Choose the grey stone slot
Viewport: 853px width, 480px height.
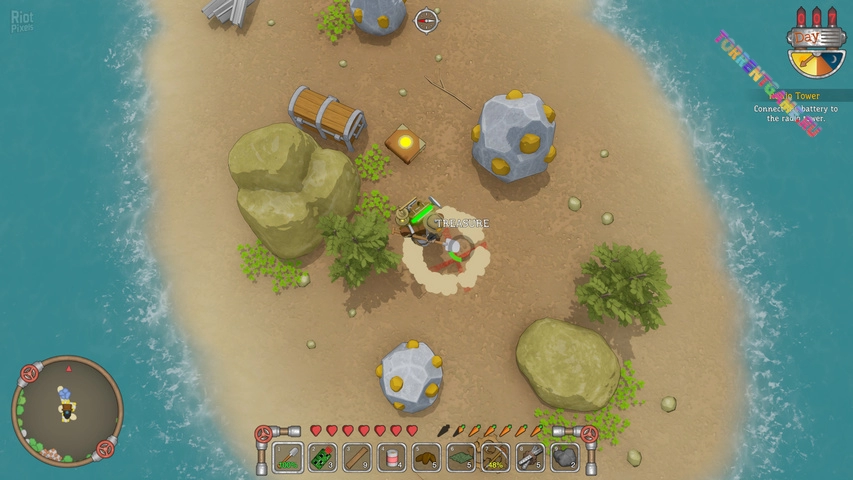click(x=565, y=457)
